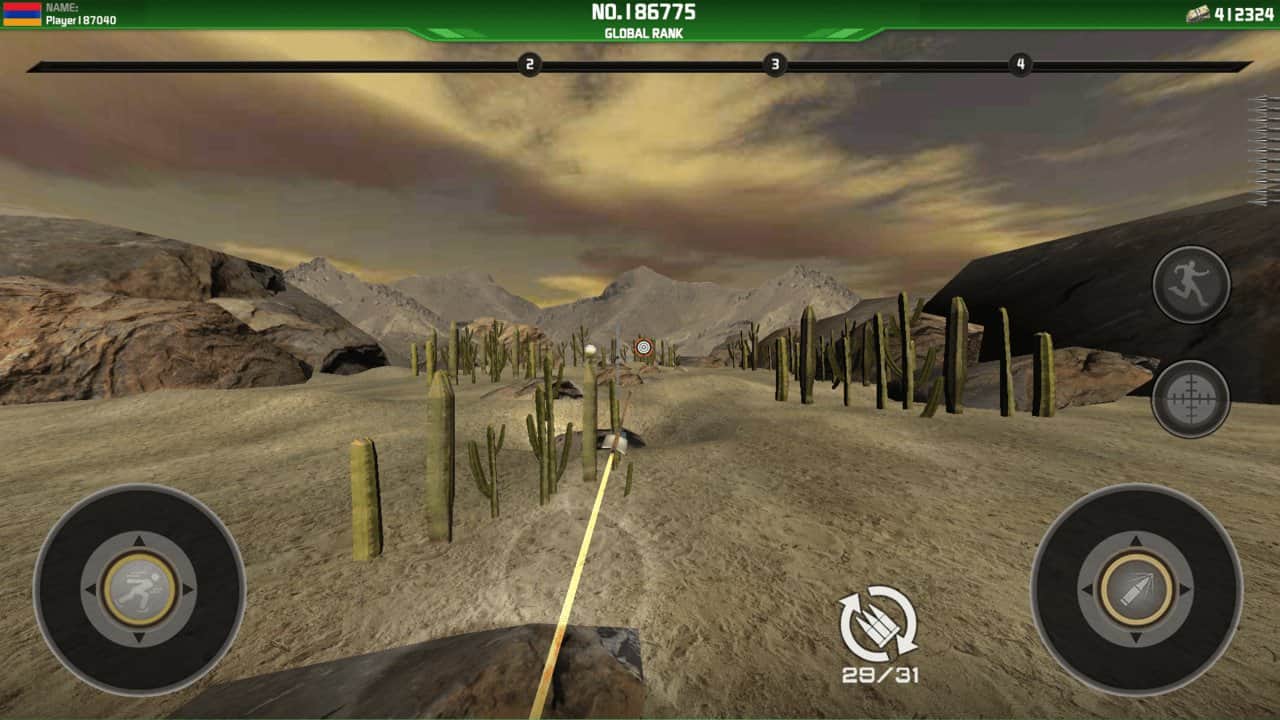1280x720 pixels.
Task: Fire using the bullet joystick button
Action: click(x=1136, y=589)
